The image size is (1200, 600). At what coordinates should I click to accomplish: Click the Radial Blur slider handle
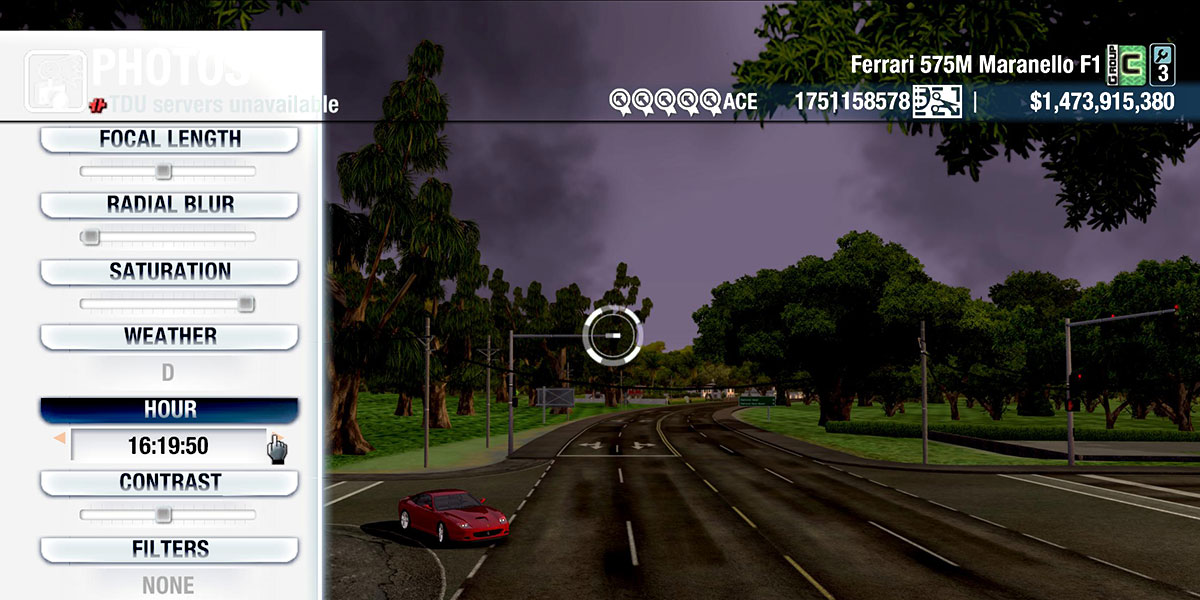point(91,237)
